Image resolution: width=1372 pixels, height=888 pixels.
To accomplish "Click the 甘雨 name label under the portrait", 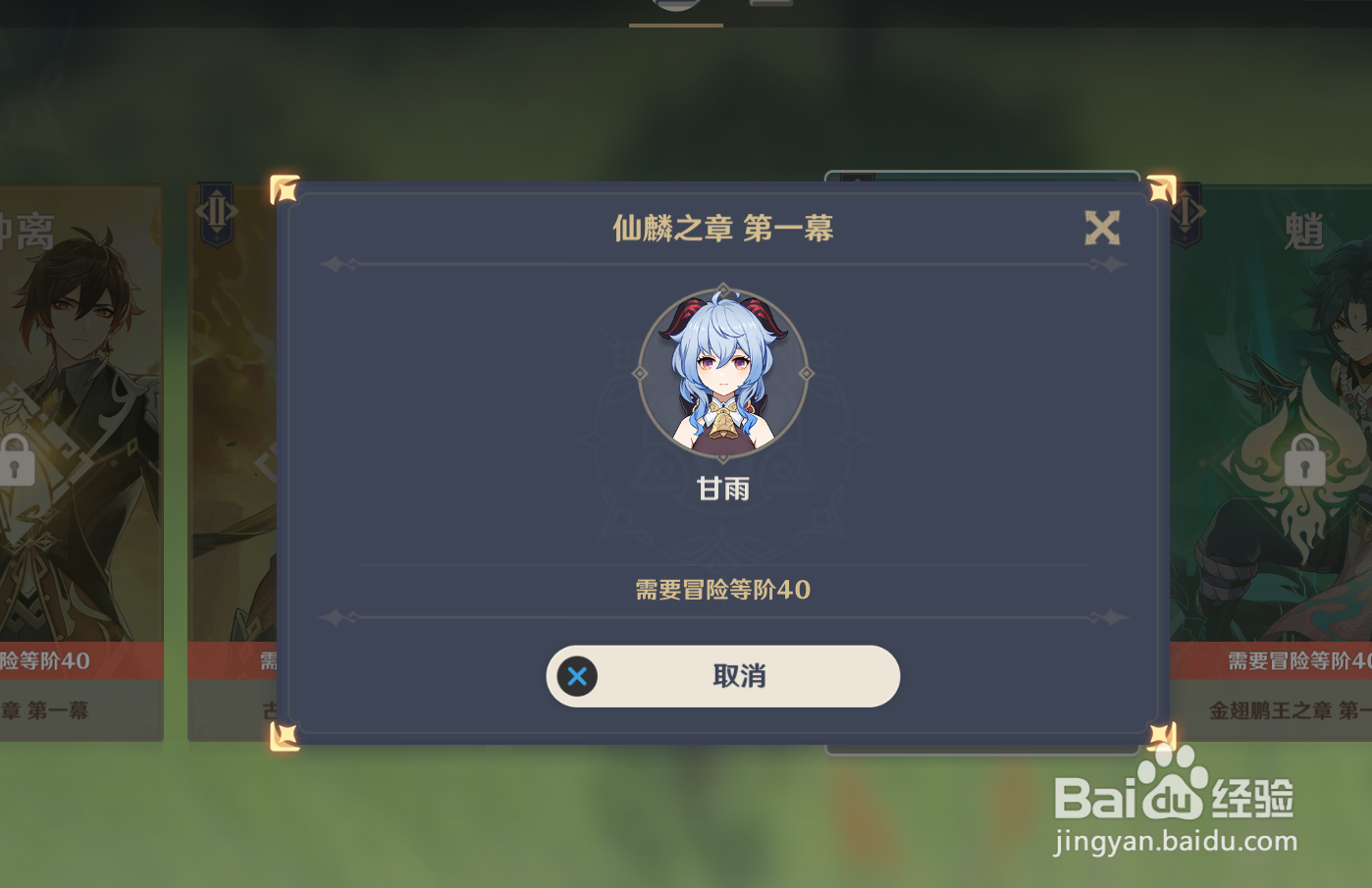I will coord(723,489).
